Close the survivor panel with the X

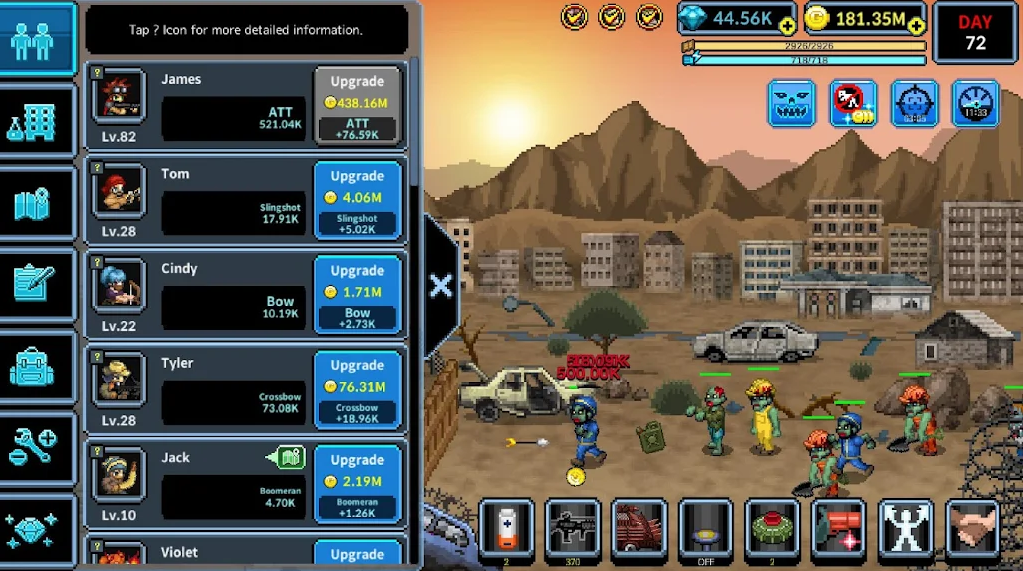click(441, 286)
